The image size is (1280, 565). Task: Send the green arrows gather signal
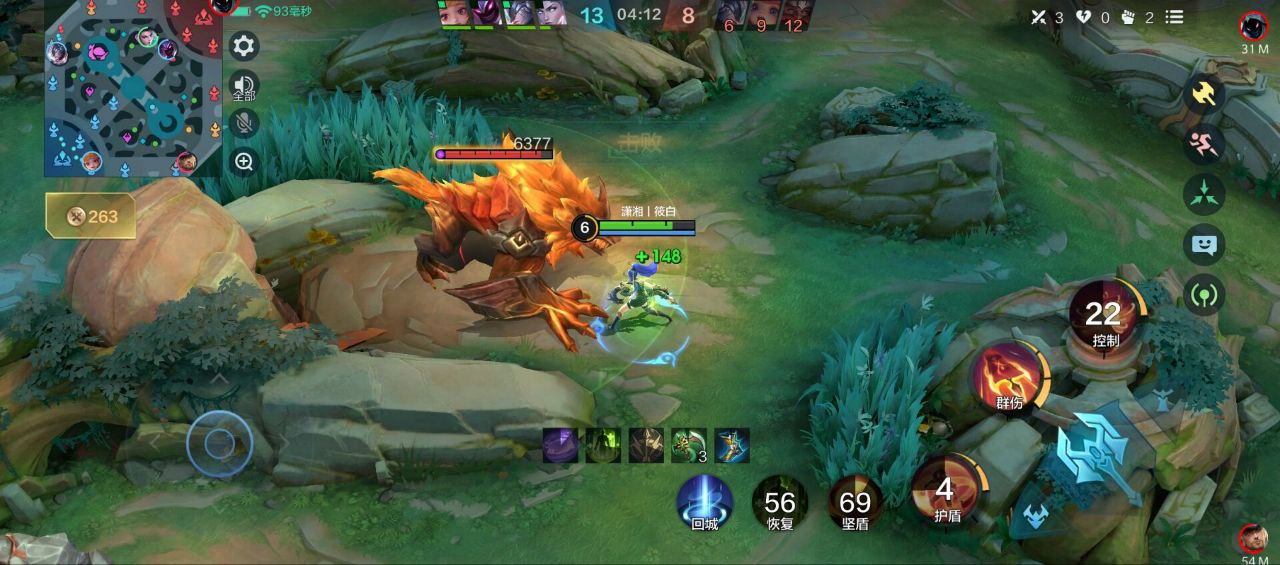tap(1204, 194)
